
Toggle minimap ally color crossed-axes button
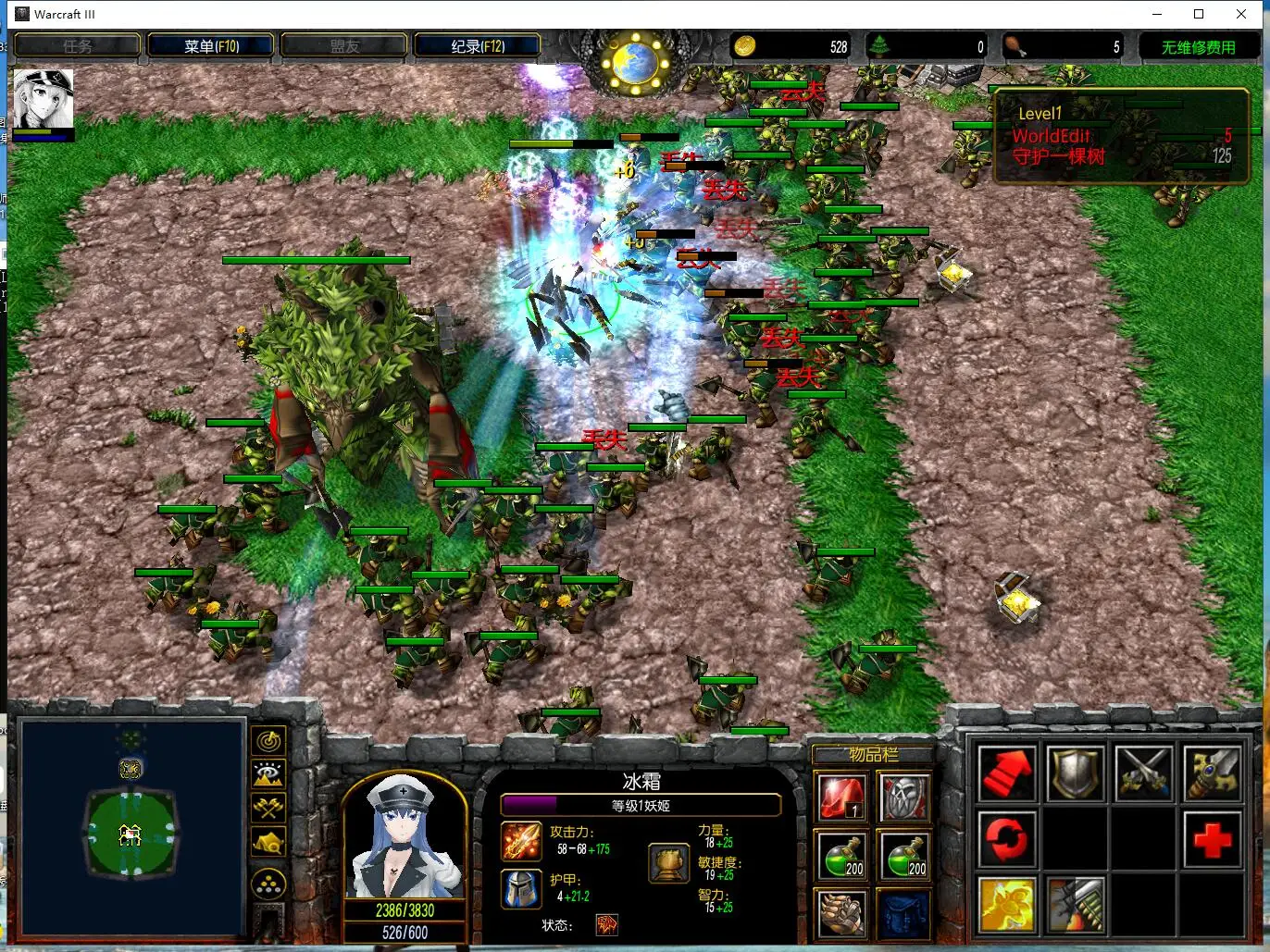click(x=268, y=807)
